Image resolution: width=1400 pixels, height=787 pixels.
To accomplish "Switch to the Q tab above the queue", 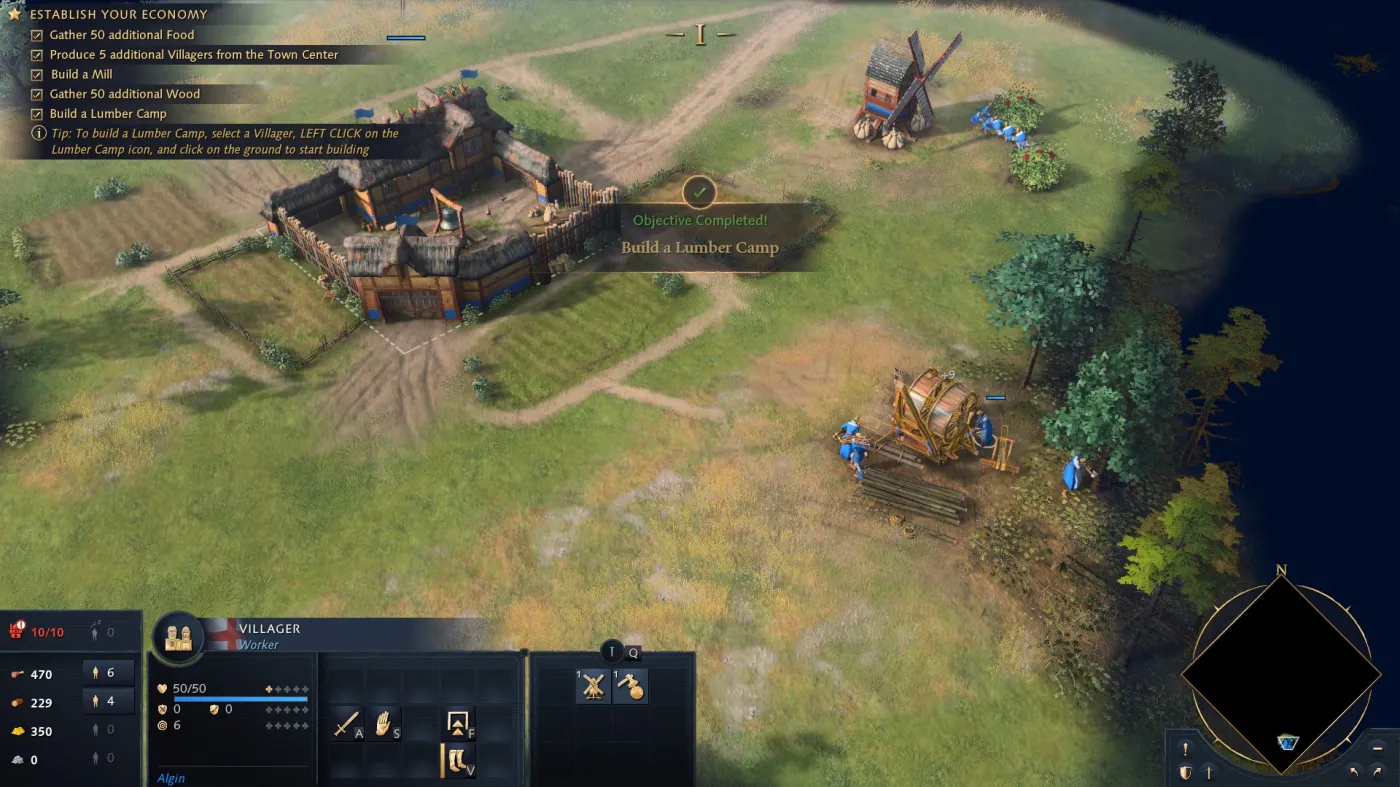I will [632, 652].
